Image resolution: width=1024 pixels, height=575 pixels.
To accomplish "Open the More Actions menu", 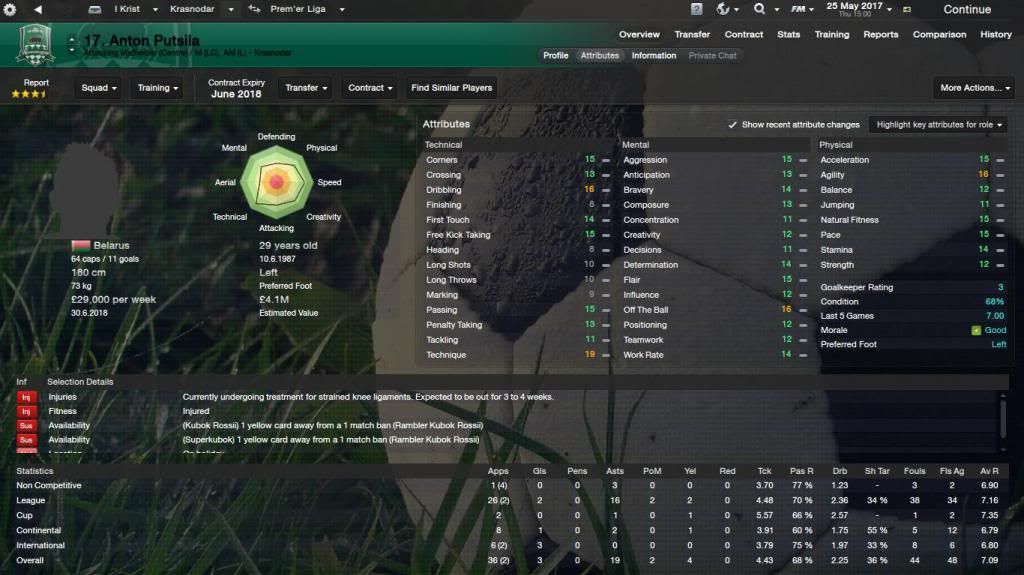I will tap(975, 88).
